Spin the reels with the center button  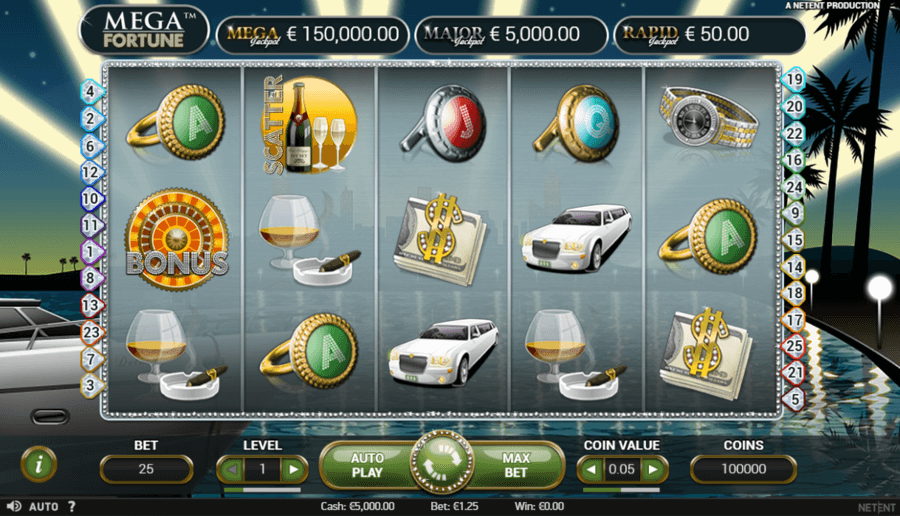tap(441, 464)
